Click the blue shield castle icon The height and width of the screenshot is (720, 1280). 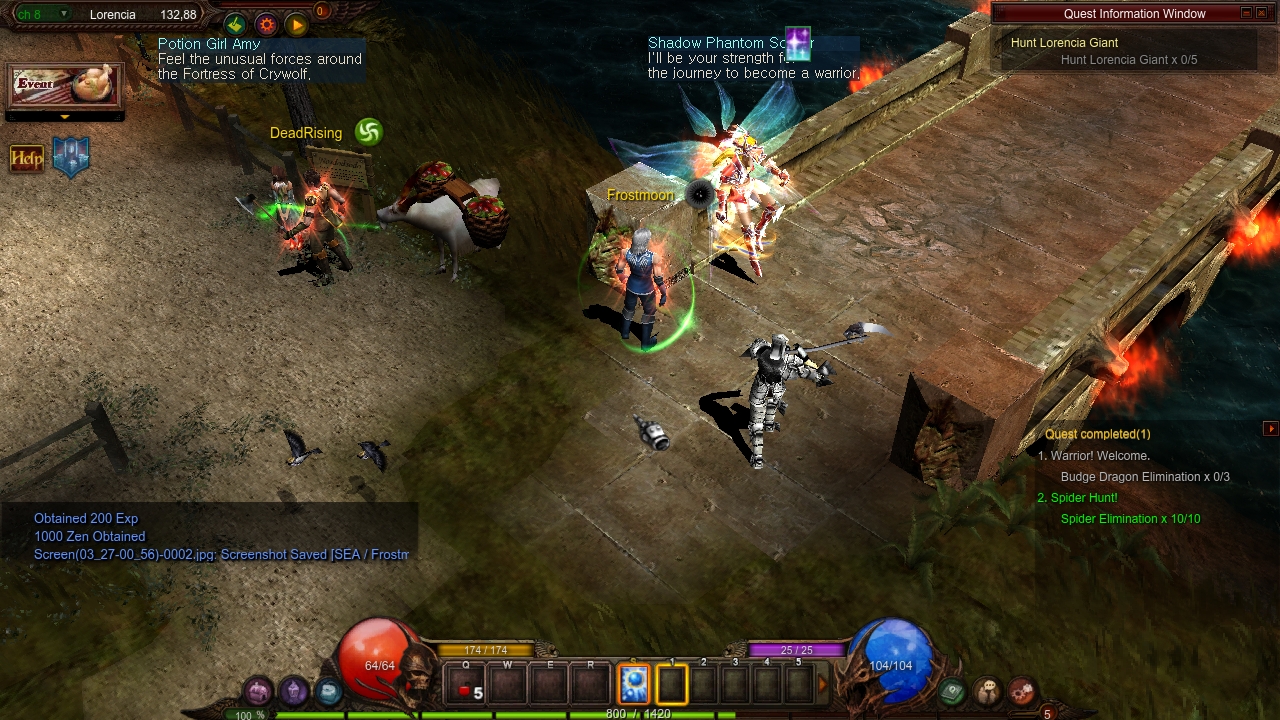pyautogui.click(x=71, y=158)
